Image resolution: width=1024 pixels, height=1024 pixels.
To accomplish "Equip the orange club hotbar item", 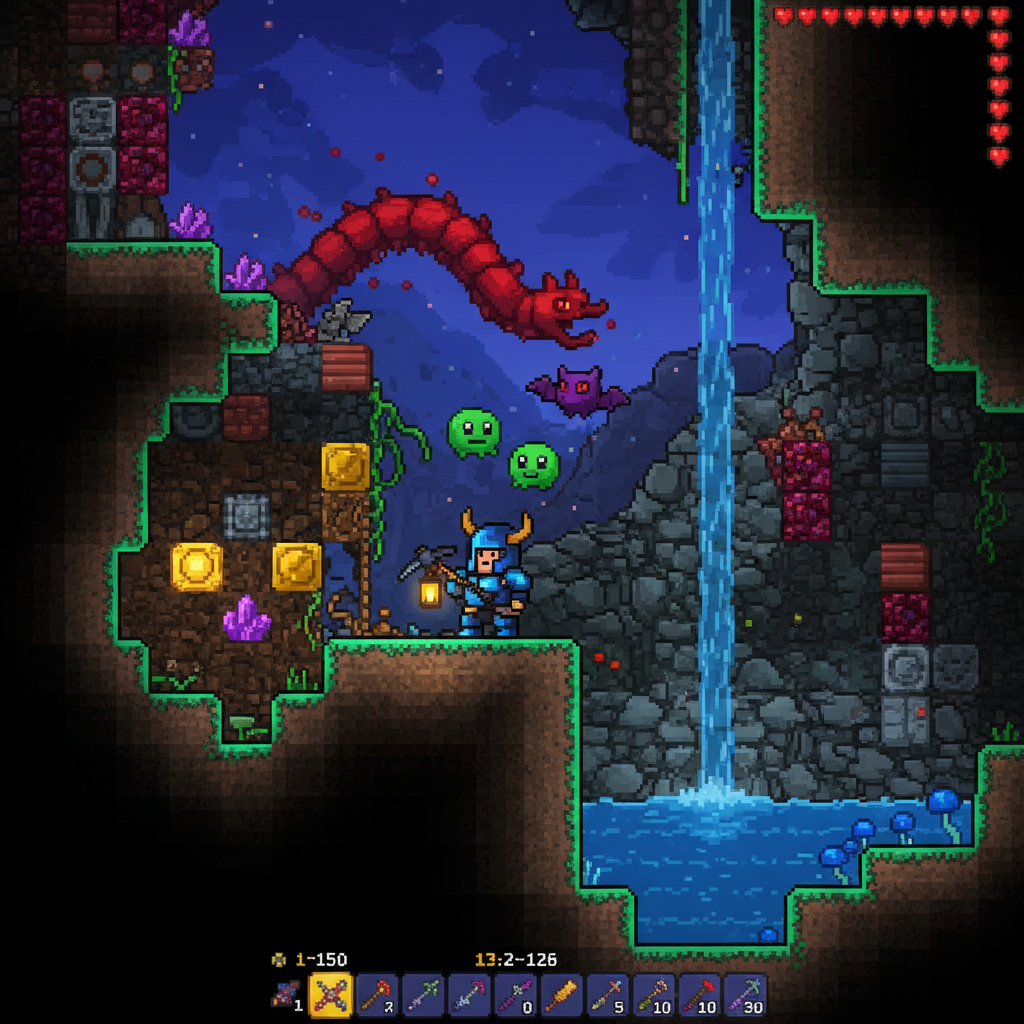I will (562, 996).
